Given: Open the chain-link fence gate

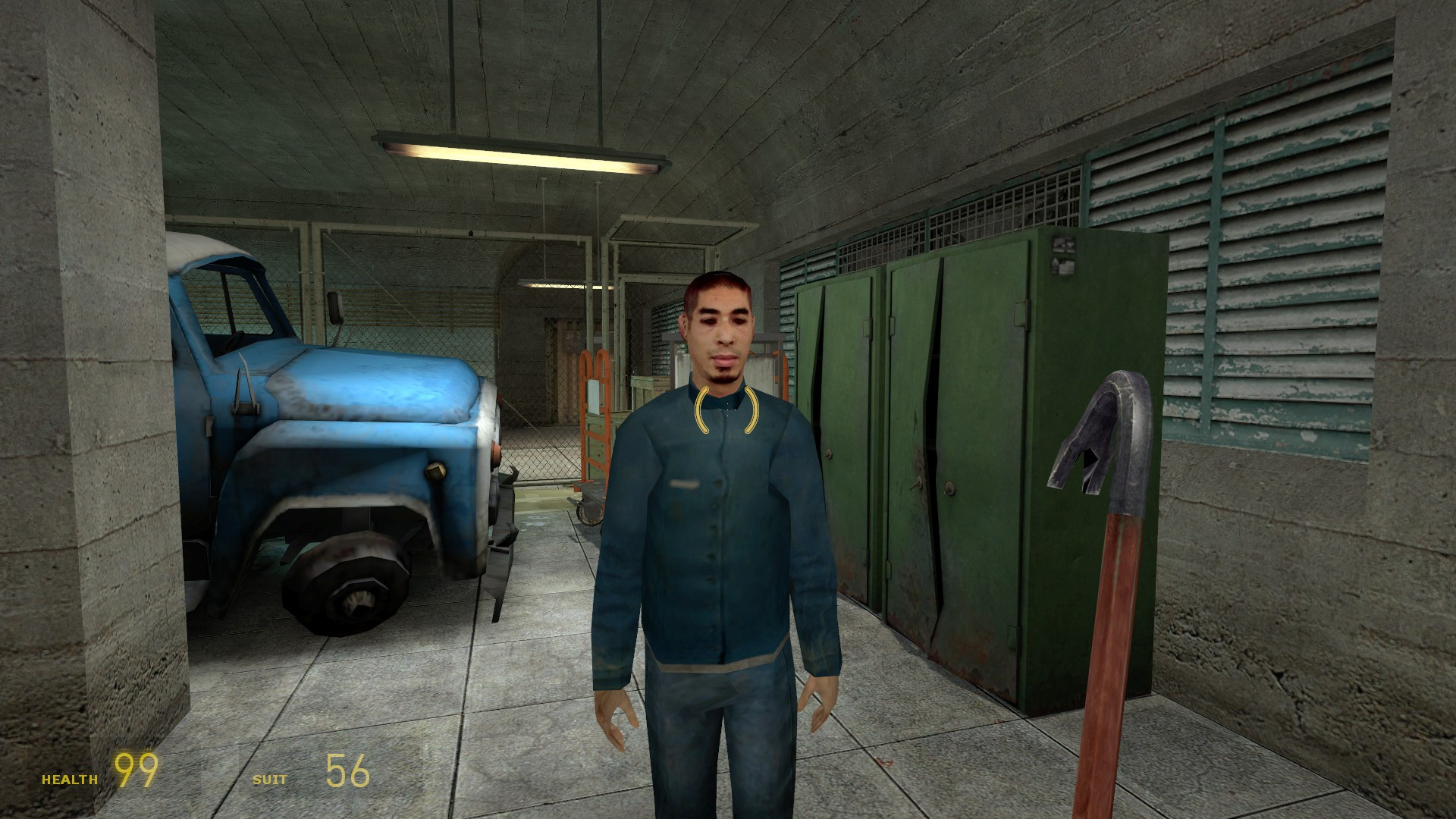Looking at the screenshot, I should pos(561,364).
